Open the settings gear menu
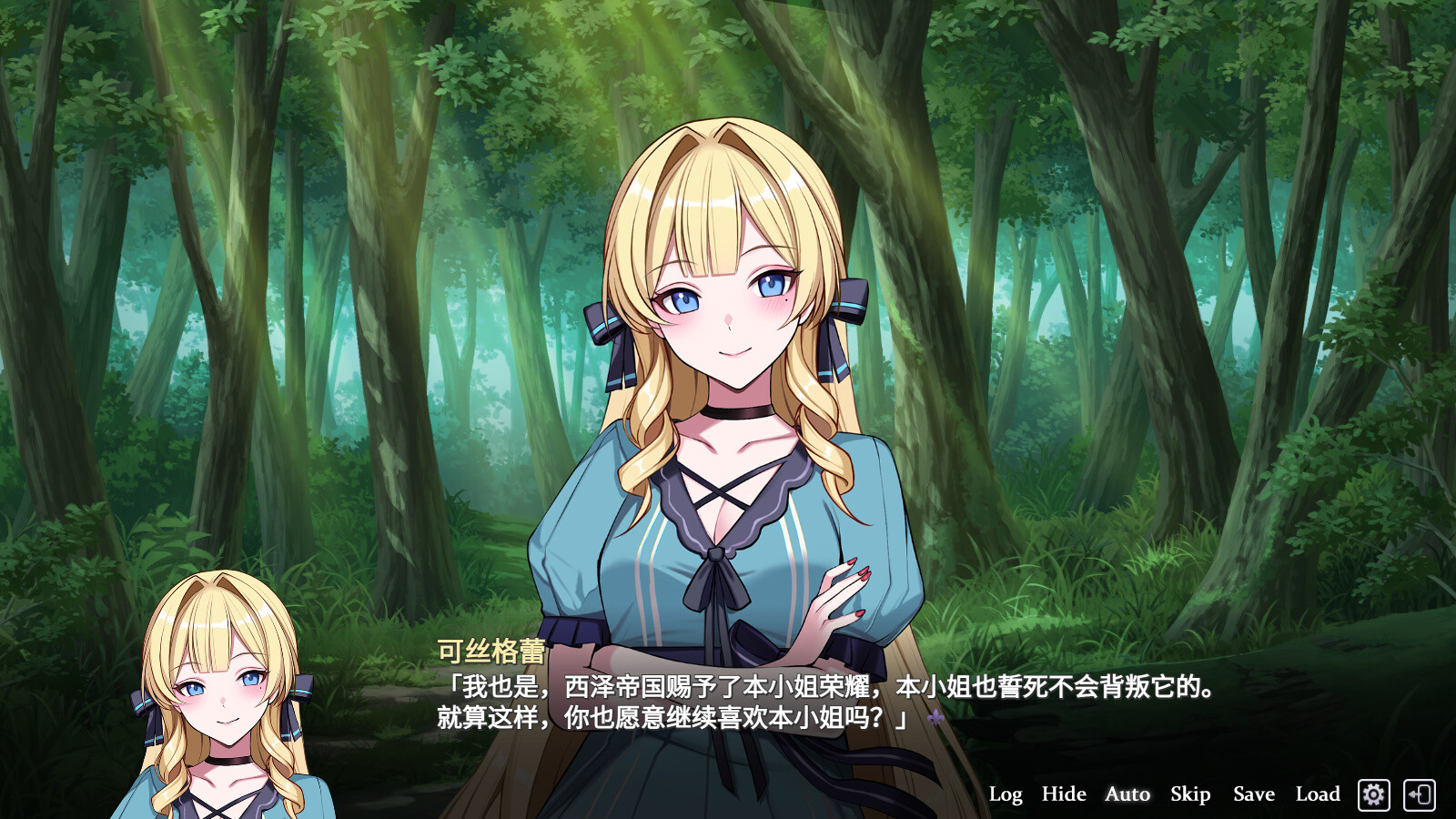Image resolution: width=1456 pixels, height=819 pixels. click(x=1374, y=794)
